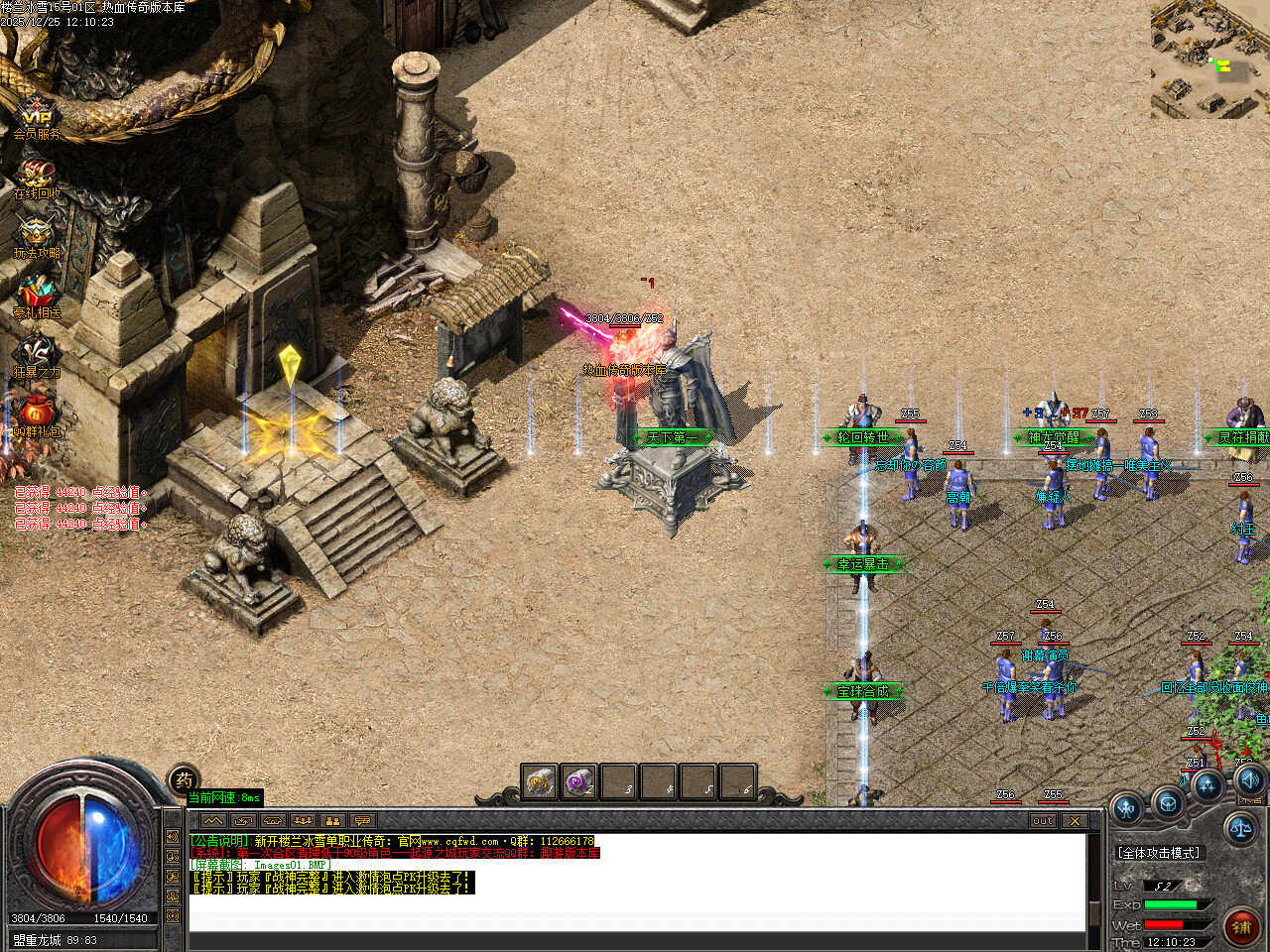
Task: Click the minimap in the corner
Action: pos(1209,59)
